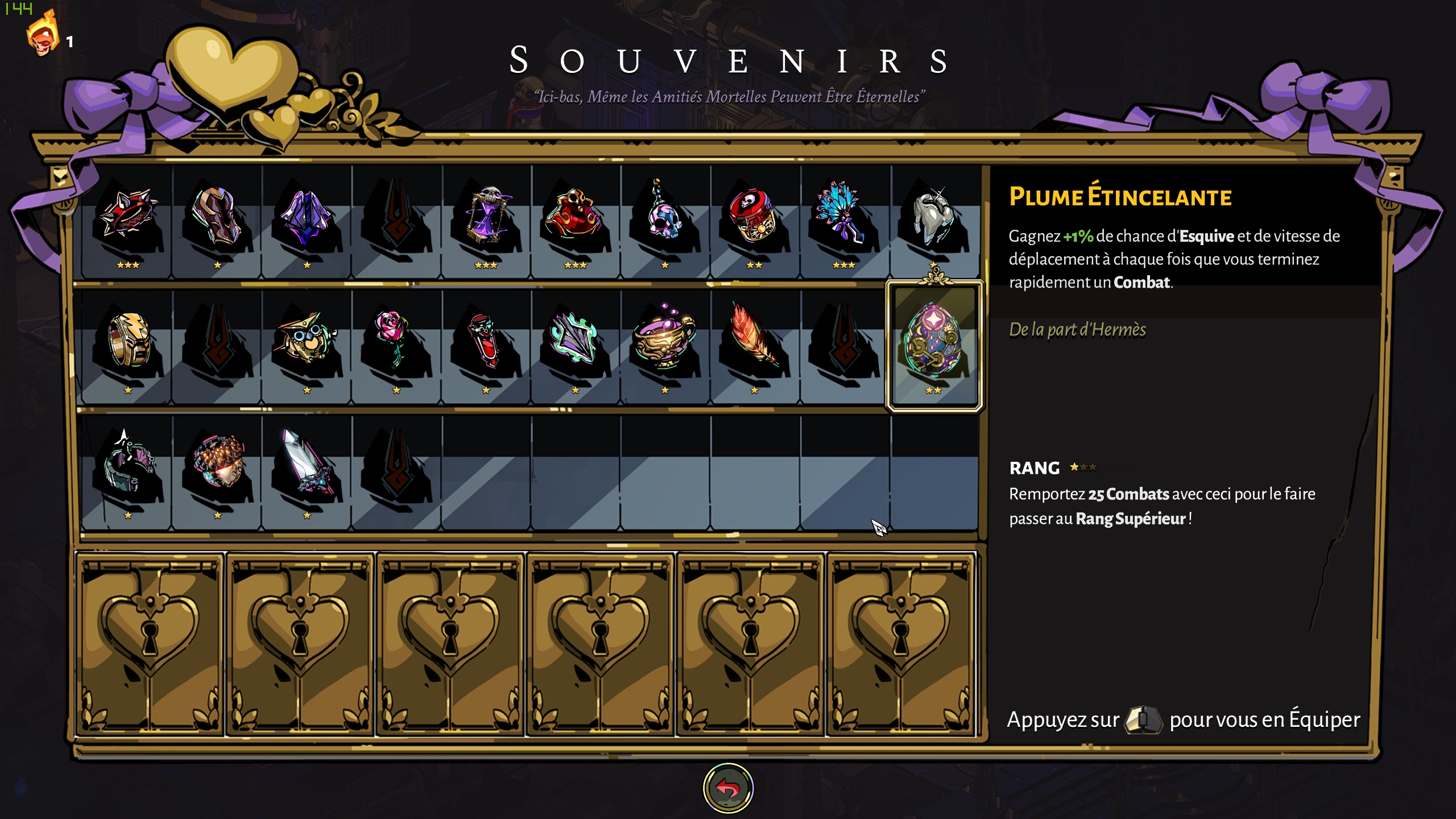Click the red arrow back button
Viewport: 1456px width, 819px height.
[728, 788]
